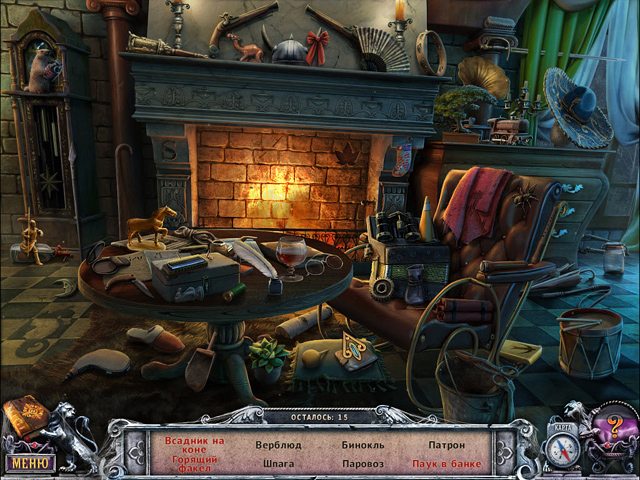The width and height of the screenshot is (640, 480).
Task: Select the Верблюд list entry
Action: 279,443
